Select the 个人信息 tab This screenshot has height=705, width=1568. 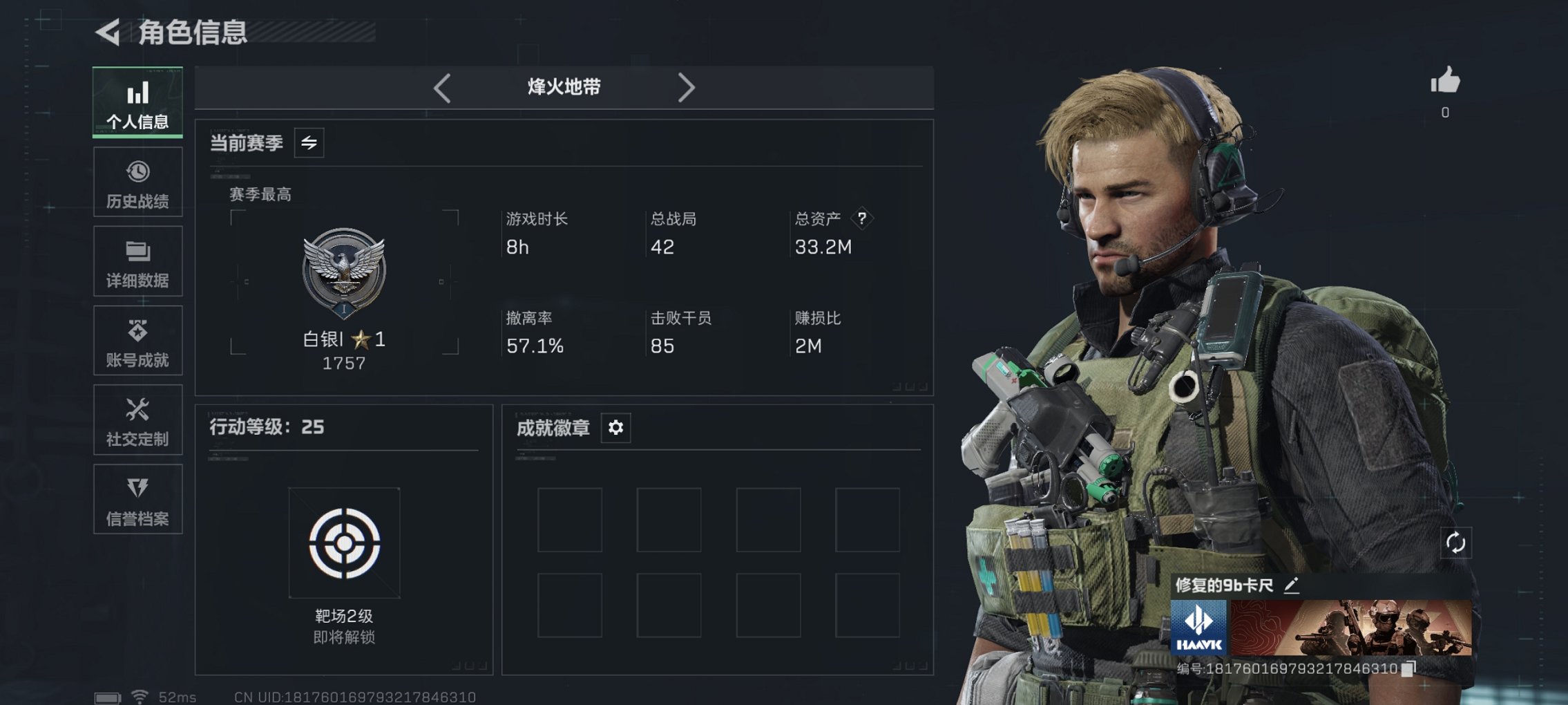(137, 102)
